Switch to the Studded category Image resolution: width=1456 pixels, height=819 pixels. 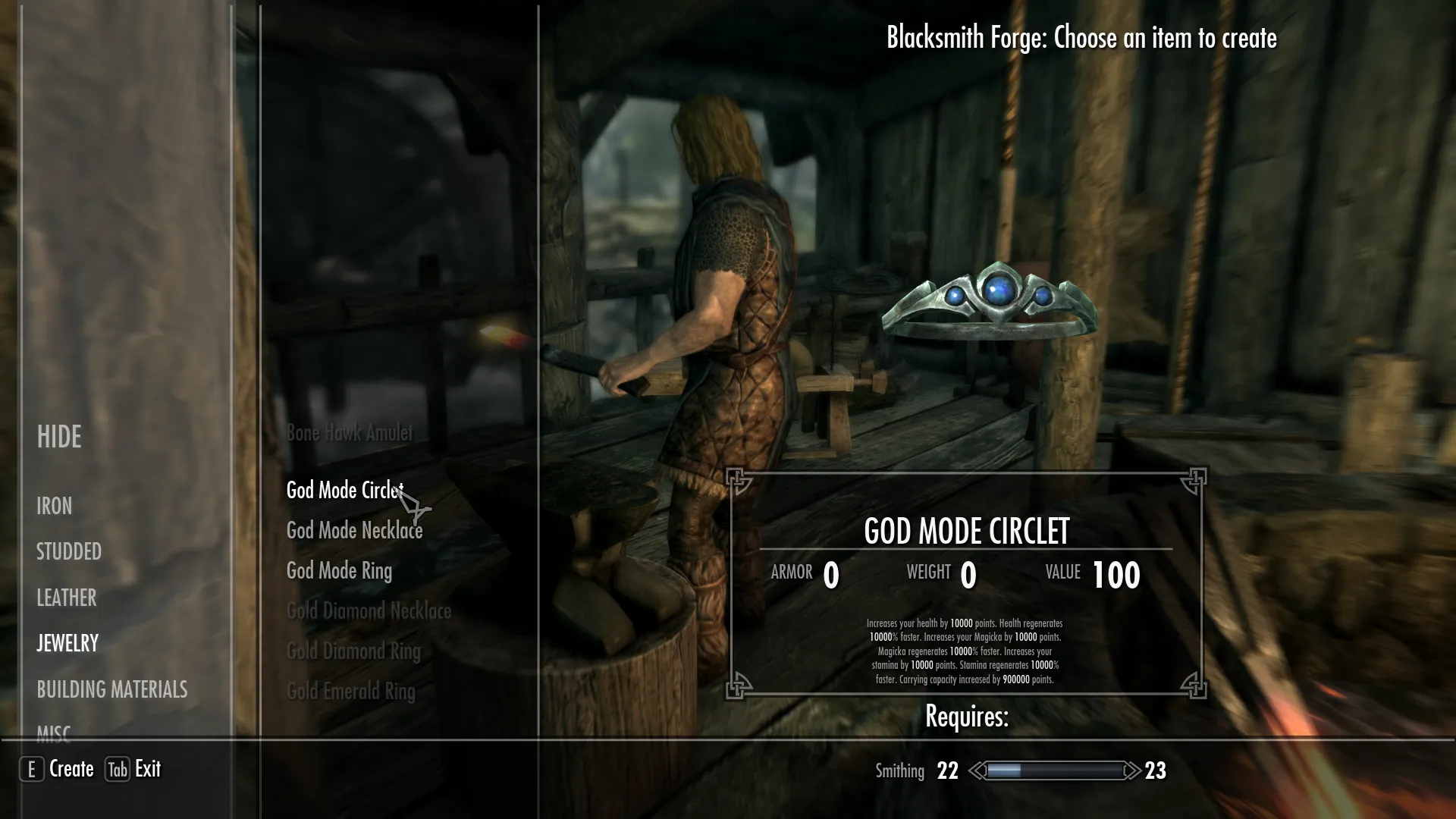click(69, 551)
